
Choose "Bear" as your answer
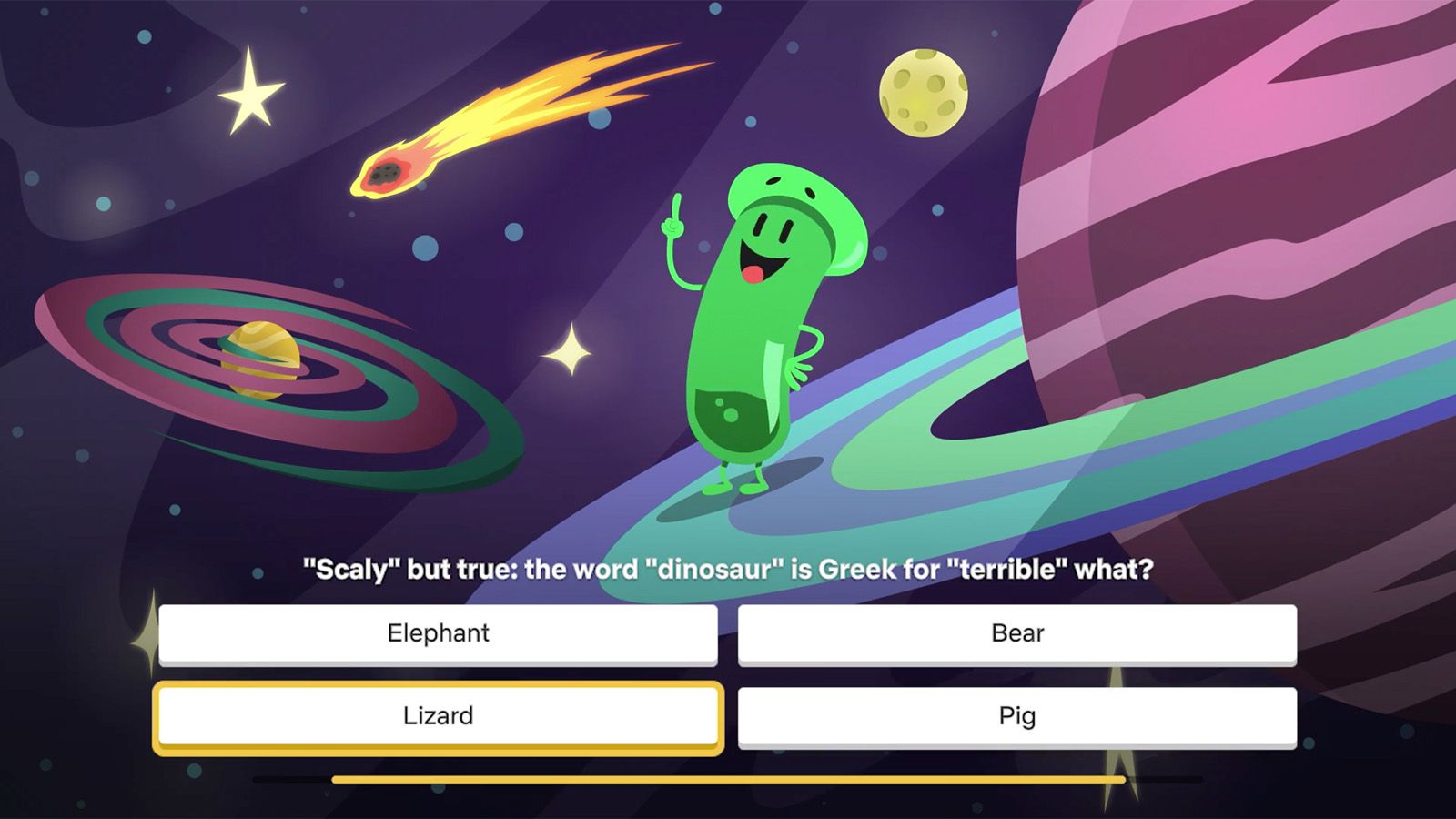coord(1016,633)
